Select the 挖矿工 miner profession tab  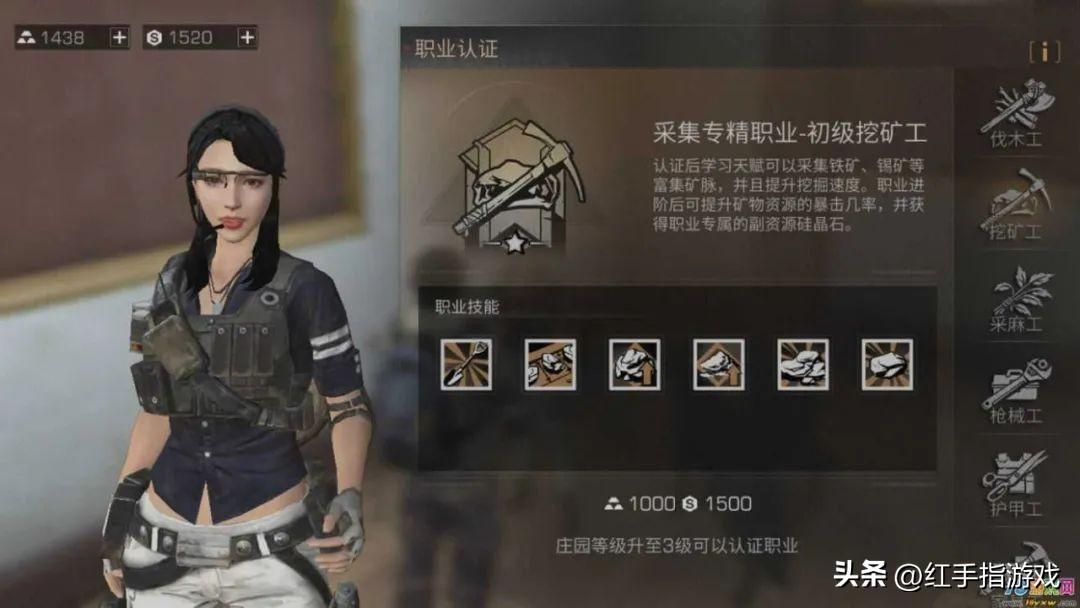pos(1016,206)
